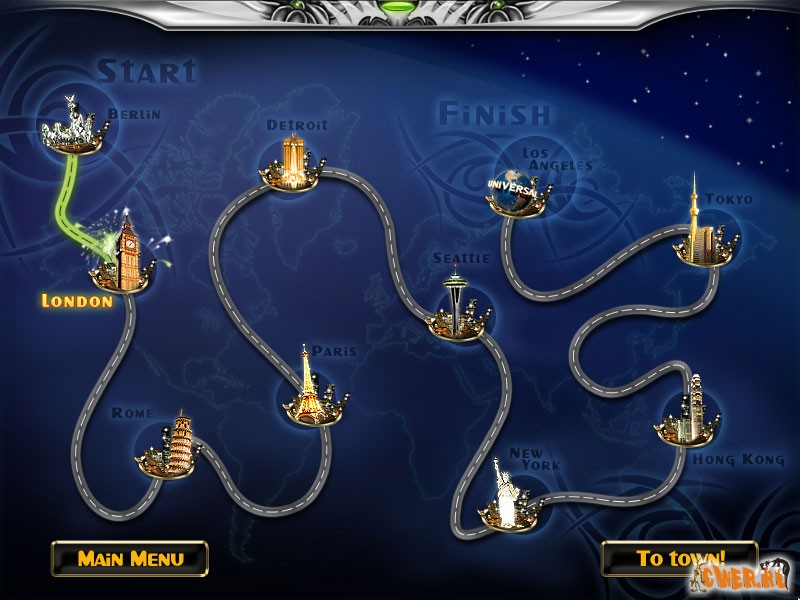Screen dimensions: 800x600
Task: Open the Main Menu
Action: click(130, 558)
